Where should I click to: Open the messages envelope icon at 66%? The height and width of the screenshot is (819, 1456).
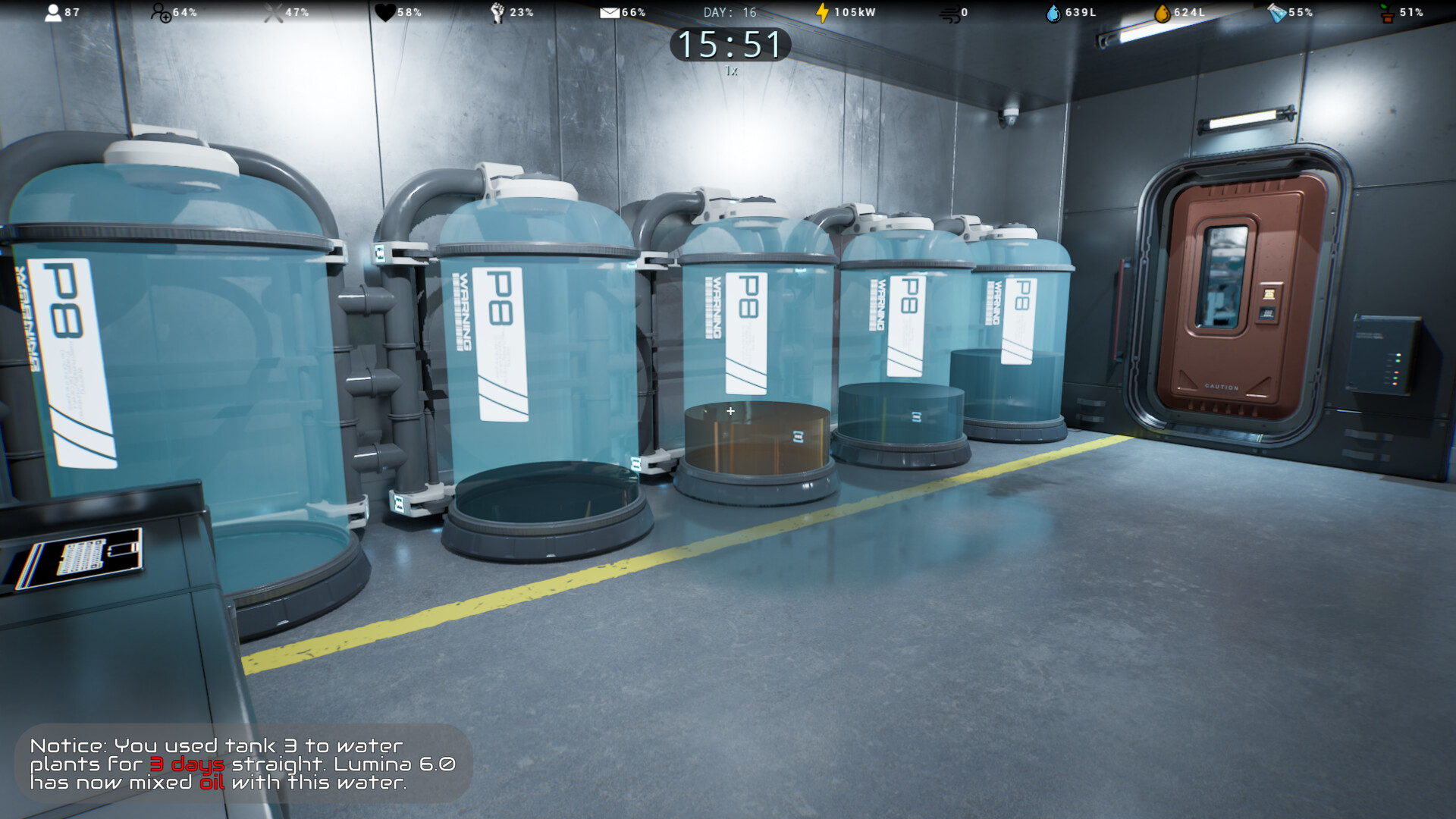pyautogui.click(x=610, y=11)
